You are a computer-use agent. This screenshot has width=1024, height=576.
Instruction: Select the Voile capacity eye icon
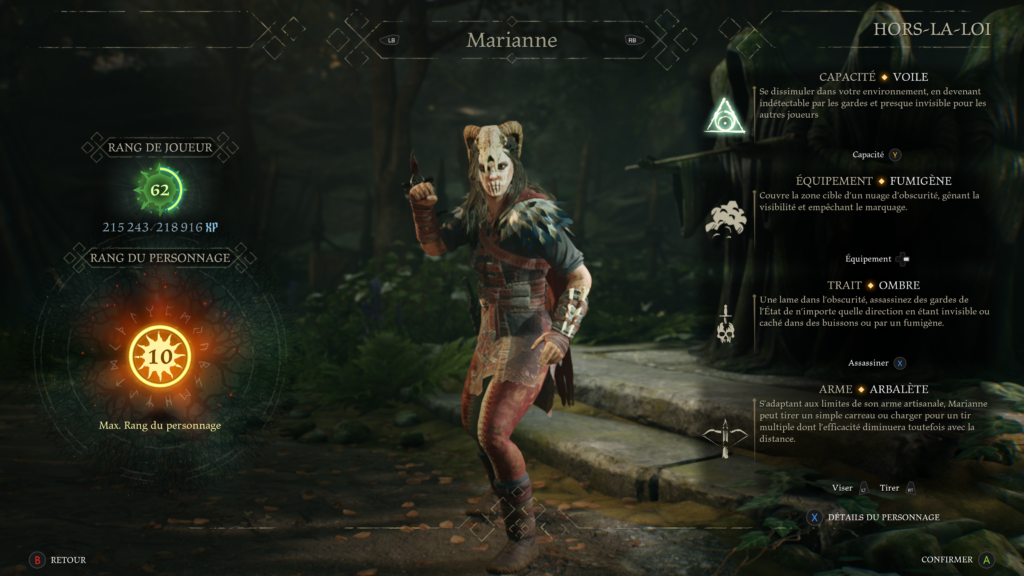coord(725,116)
